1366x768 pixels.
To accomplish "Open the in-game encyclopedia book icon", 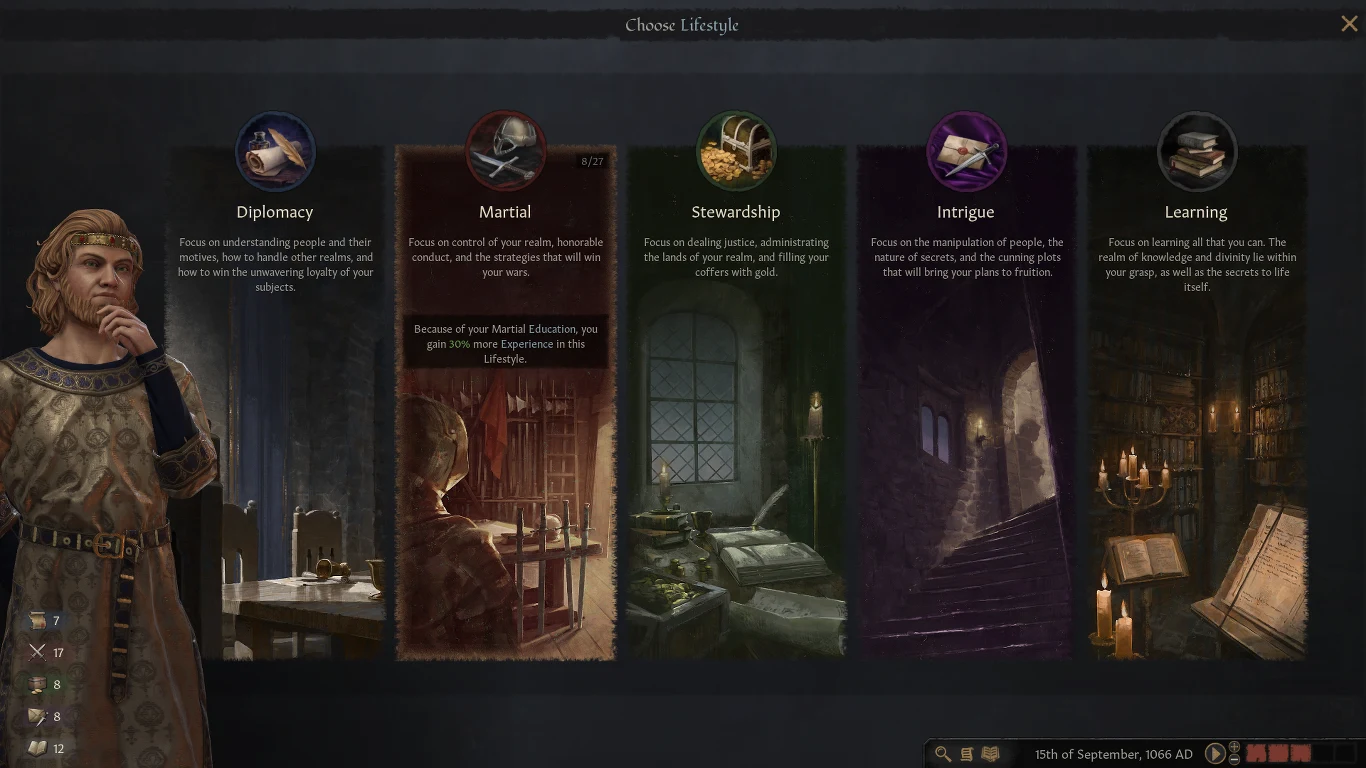I will pos(989,754).
